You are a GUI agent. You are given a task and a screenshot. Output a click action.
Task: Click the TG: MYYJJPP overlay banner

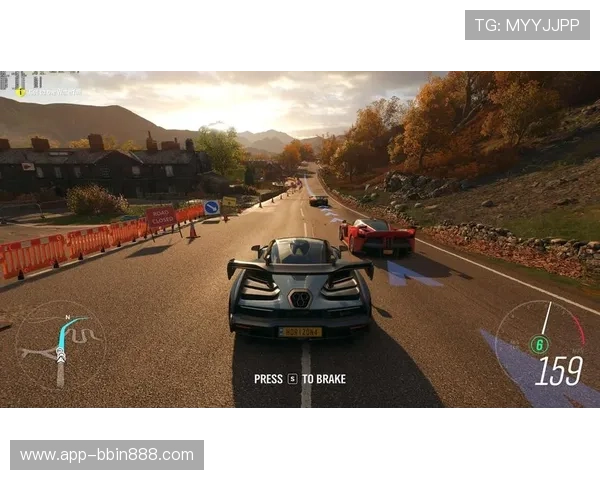(x=527, y=24)
